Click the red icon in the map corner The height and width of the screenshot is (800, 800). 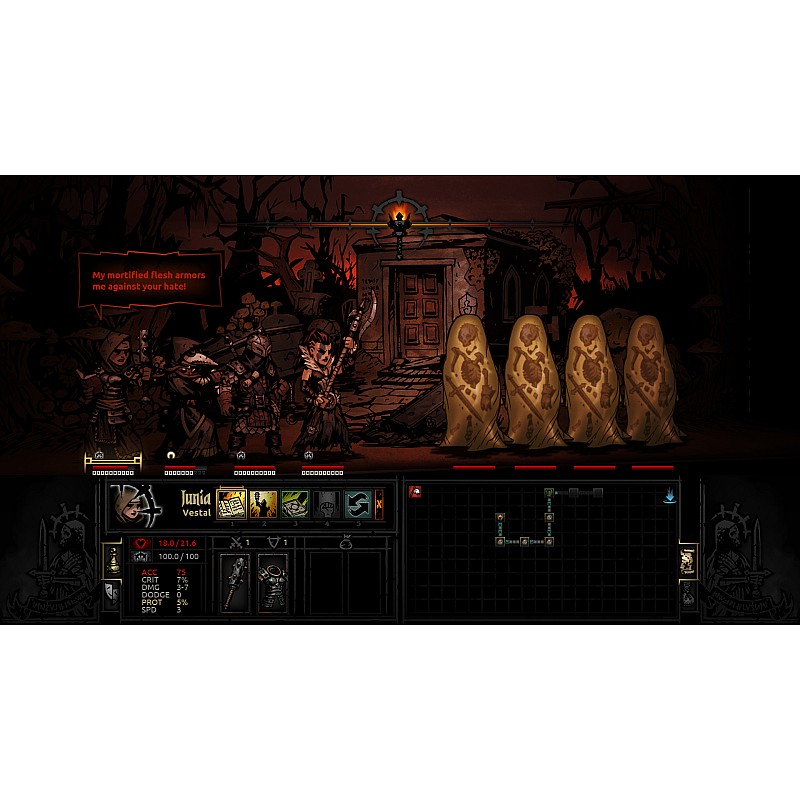(x=415, y=492)
